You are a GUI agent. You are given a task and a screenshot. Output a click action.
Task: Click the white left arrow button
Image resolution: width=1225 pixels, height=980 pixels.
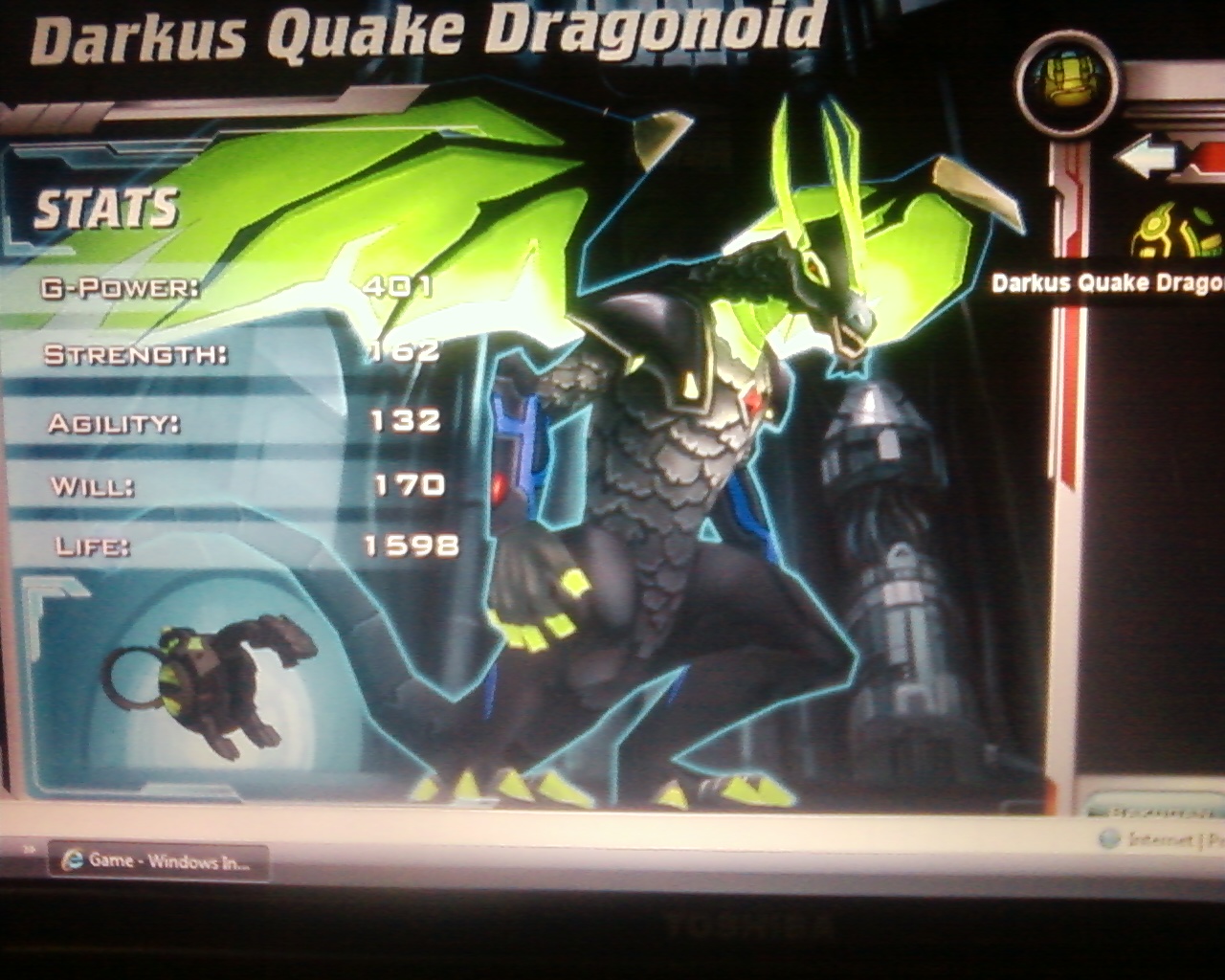pyautogui.click(x=1146, y=157)
